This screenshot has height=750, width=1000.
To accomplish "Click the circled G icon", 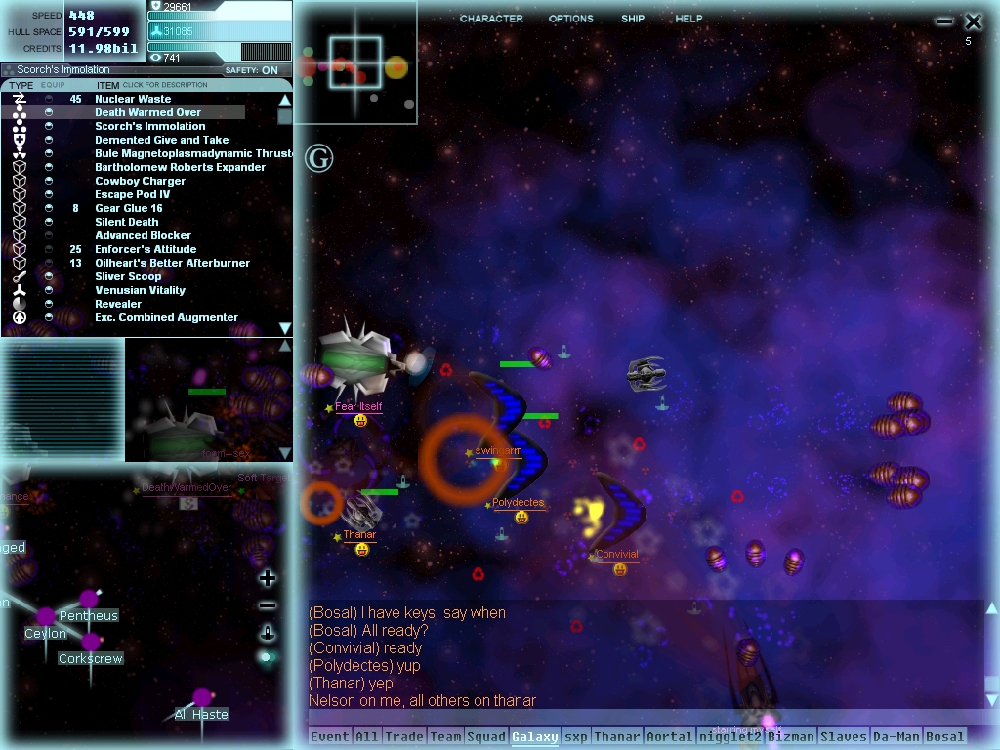I will pos(319,158).
